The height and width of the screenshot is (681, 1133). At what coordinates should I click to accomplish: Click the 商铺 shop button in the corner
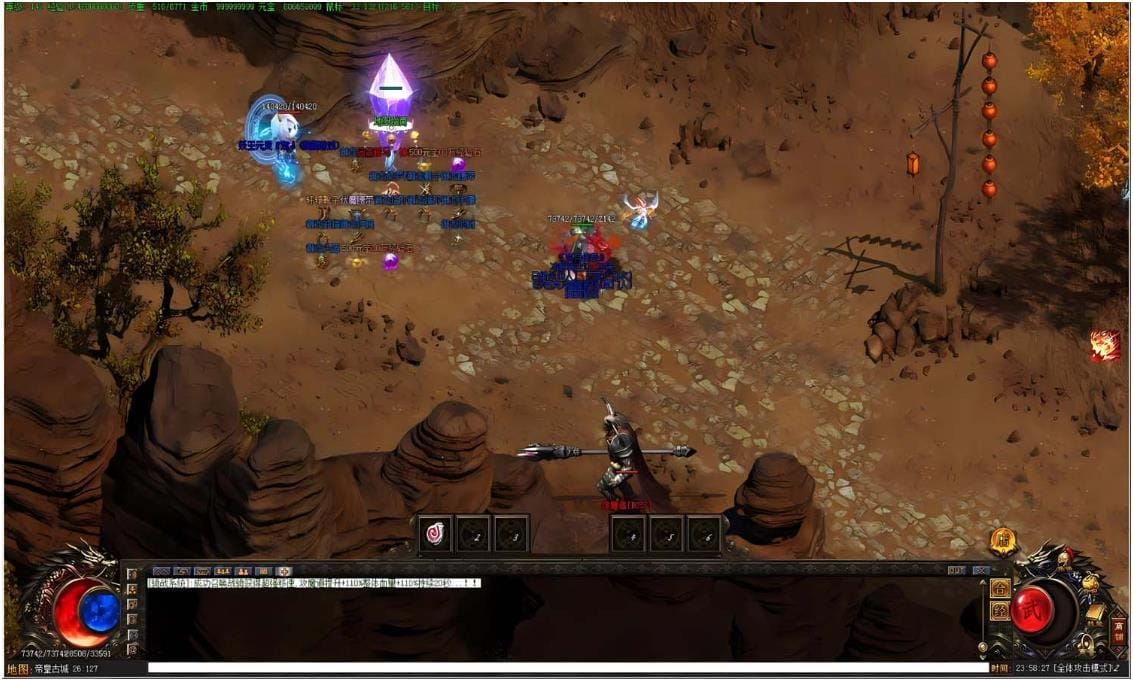(1118, 631)
